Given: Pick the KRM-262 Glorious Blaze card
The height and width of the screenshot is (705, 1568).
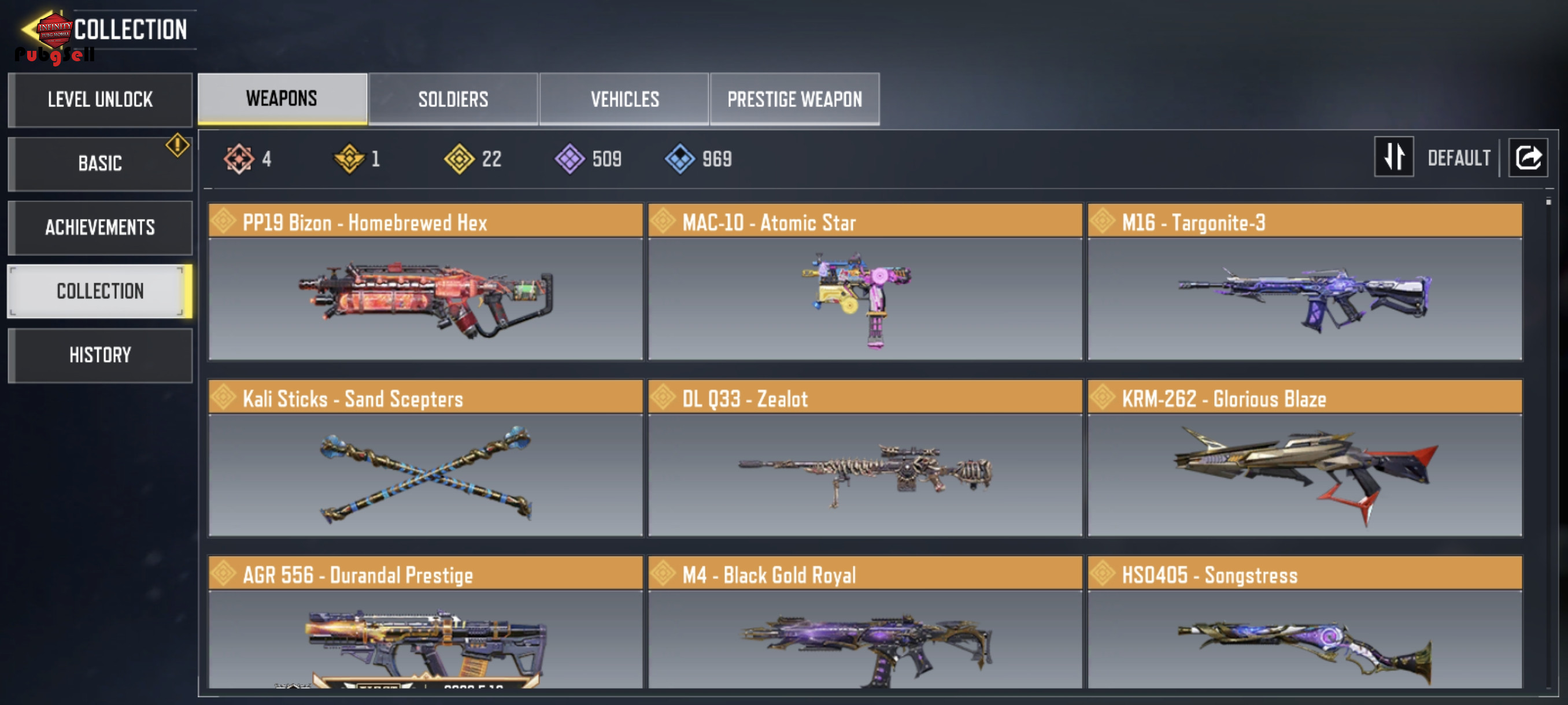Looking at the screenshot, I should tap(1304, 458).
